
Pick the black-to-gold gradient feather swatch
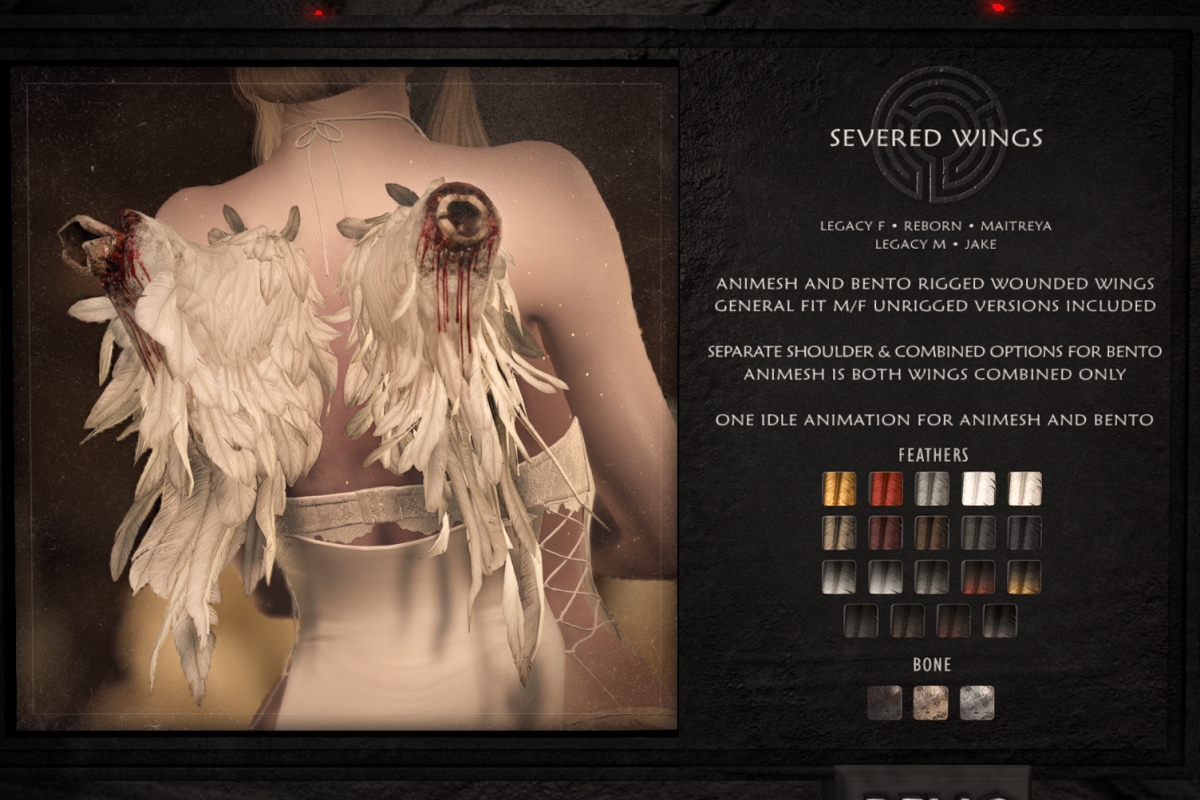[x=1024, y=577]
